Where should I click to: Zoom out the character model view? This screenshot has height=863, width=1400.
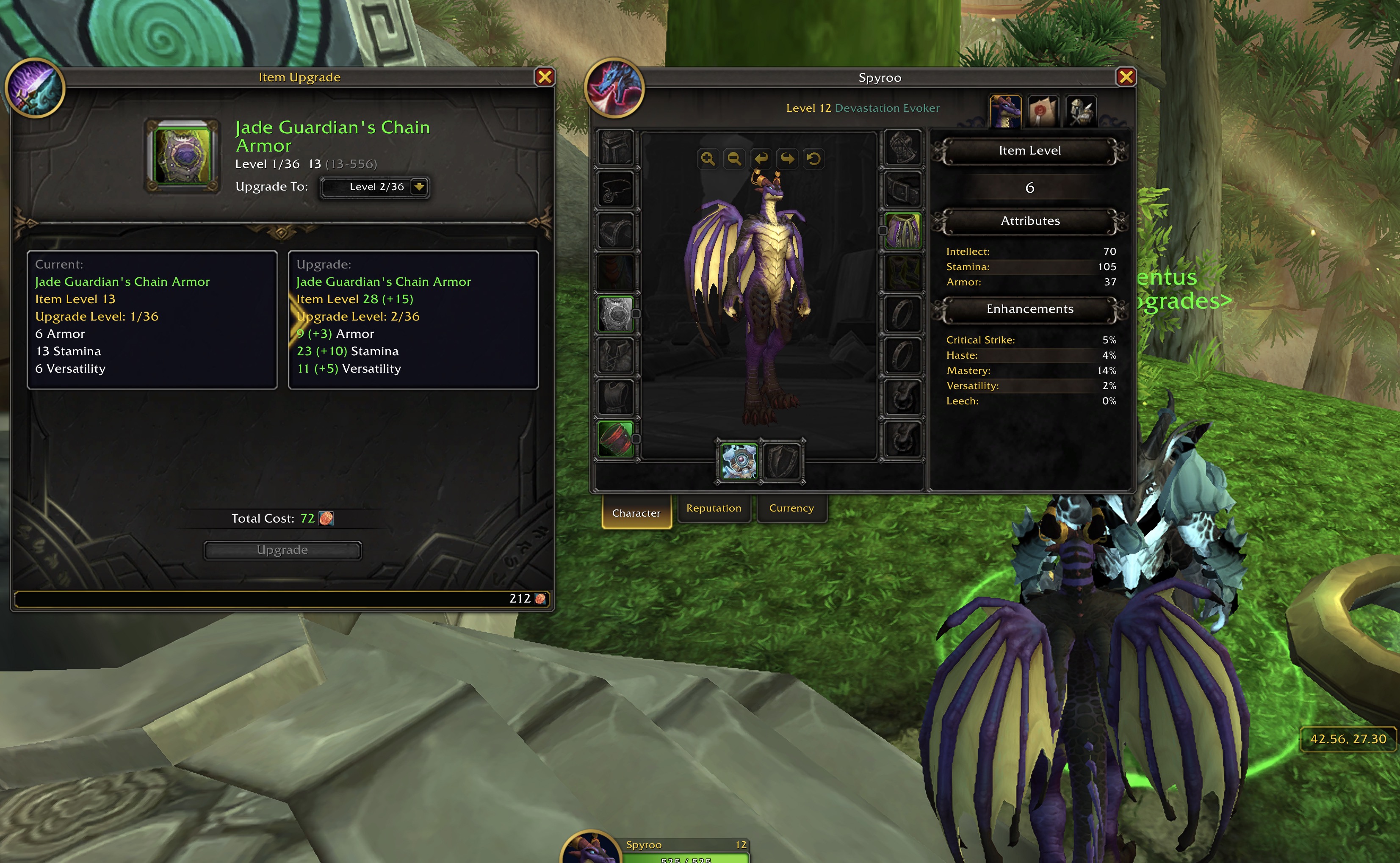pos(735,159)
